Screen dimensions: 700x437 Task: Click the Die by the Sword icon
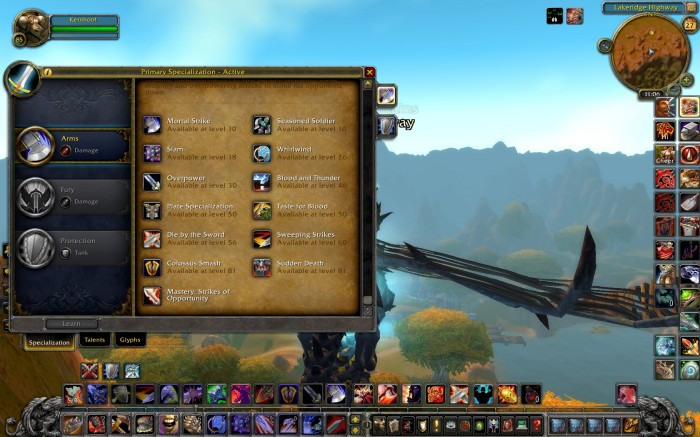(152, 239)
